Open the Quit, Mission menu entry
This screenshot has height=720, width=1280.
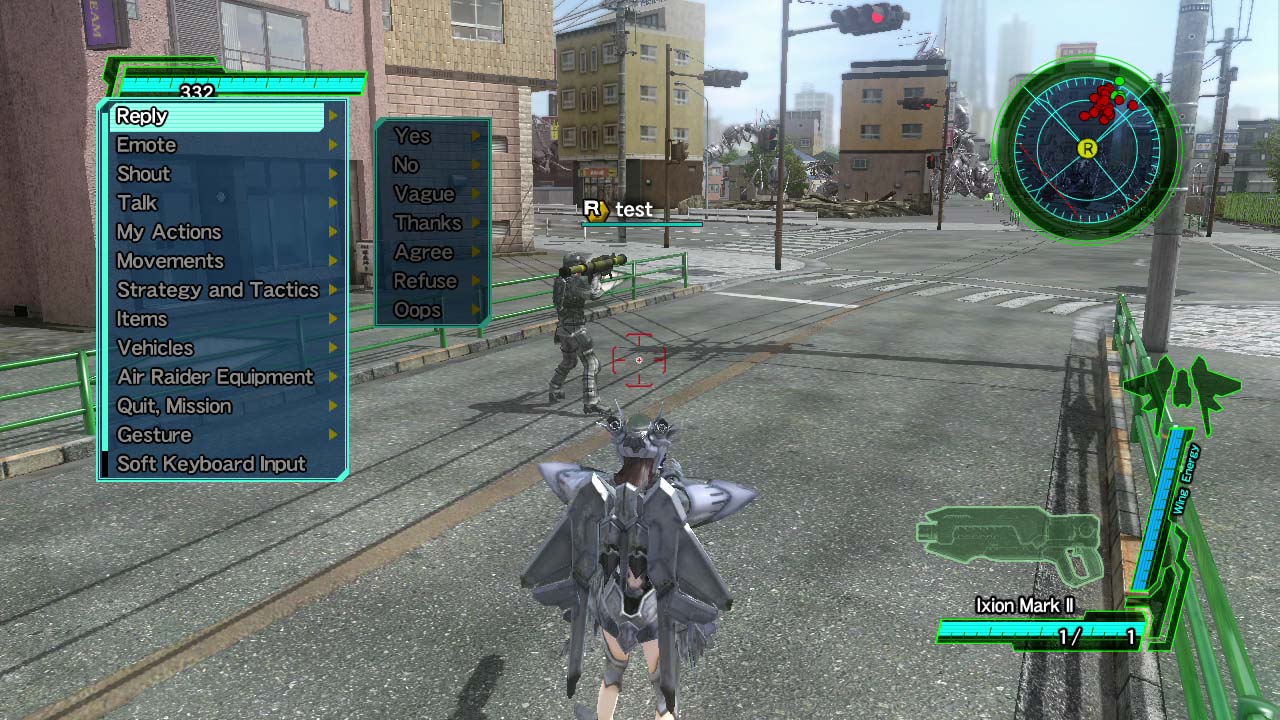point(172,406)
